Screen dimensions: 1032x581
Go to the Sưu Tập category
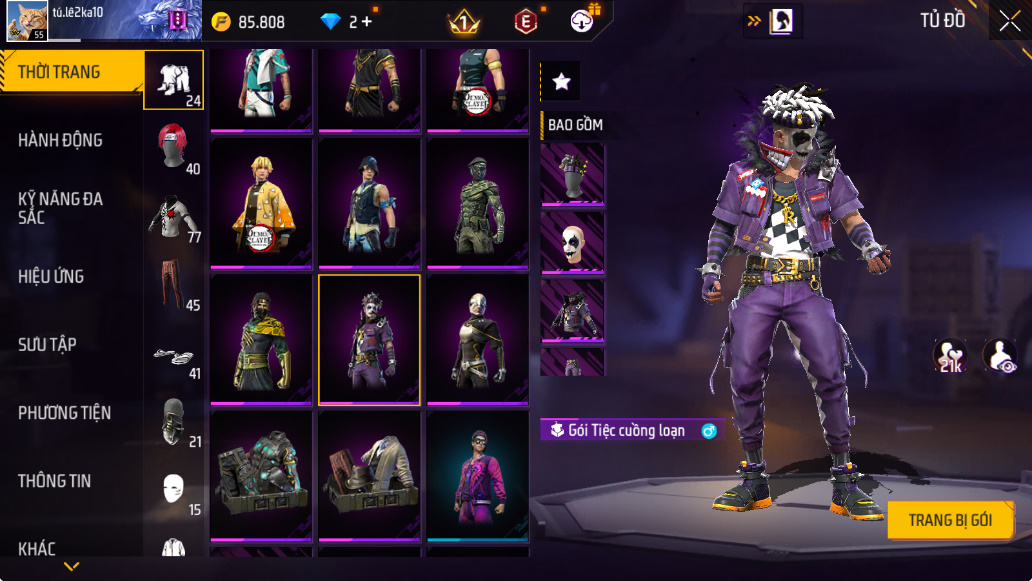[47, 344]
